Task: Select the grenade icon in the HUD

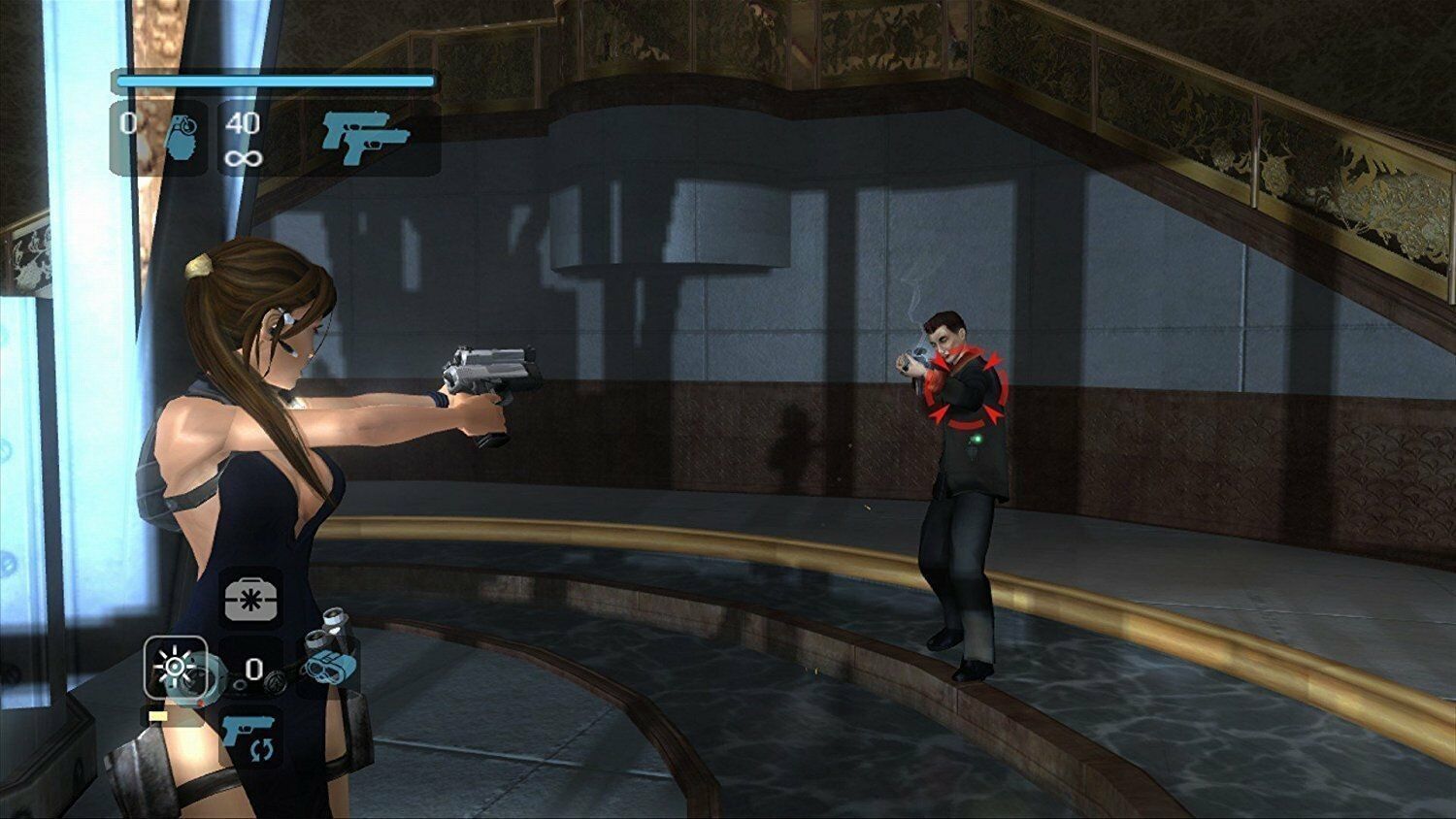Action: pyautogui.click(x=178, y=138)
